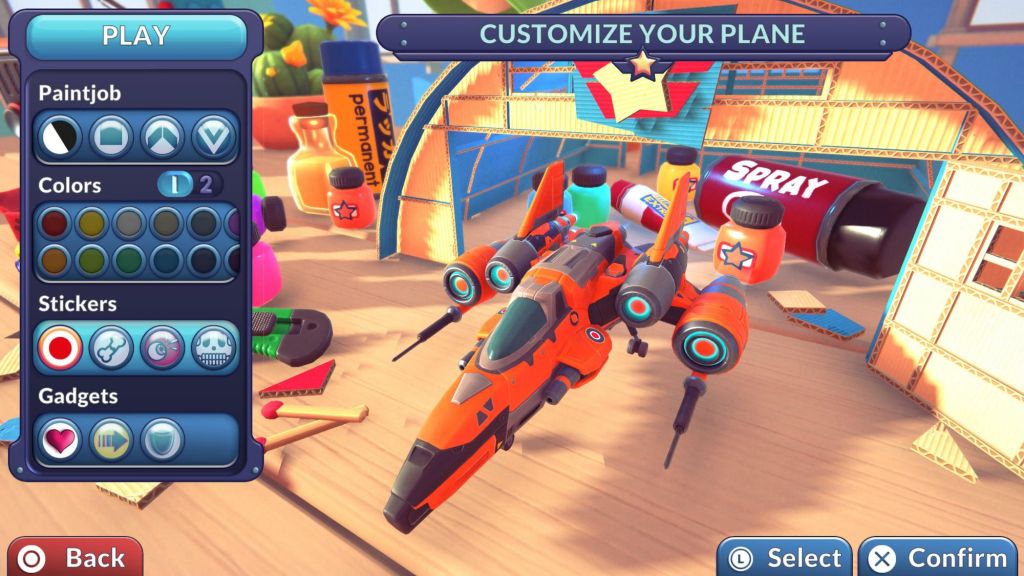Apply the bone sticker
Viewport: 1024px width, 576px height.
[111, 348]
